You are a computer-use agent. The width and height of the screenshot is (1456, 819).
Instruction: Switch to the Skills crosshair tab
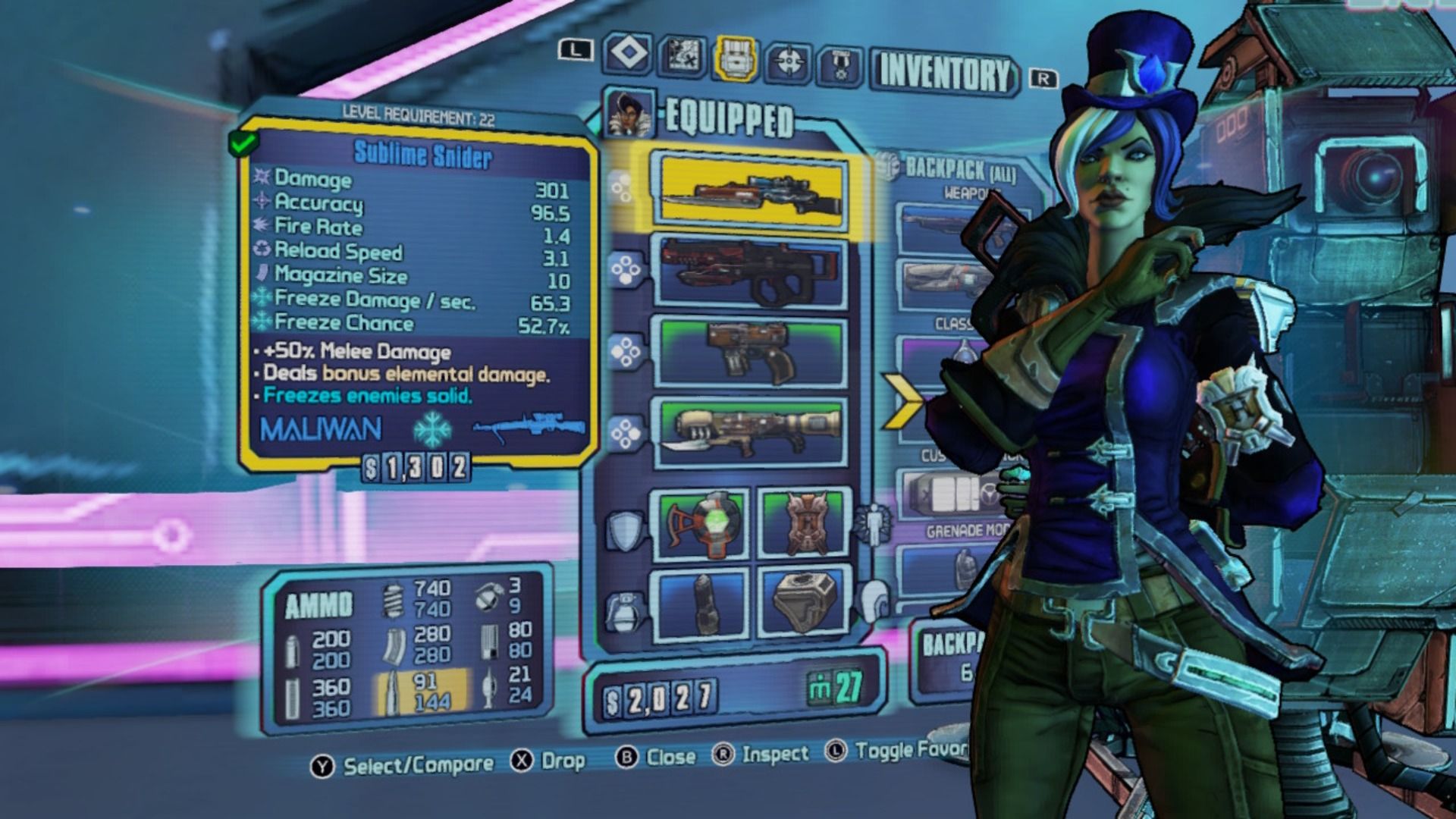pos(789,61)
